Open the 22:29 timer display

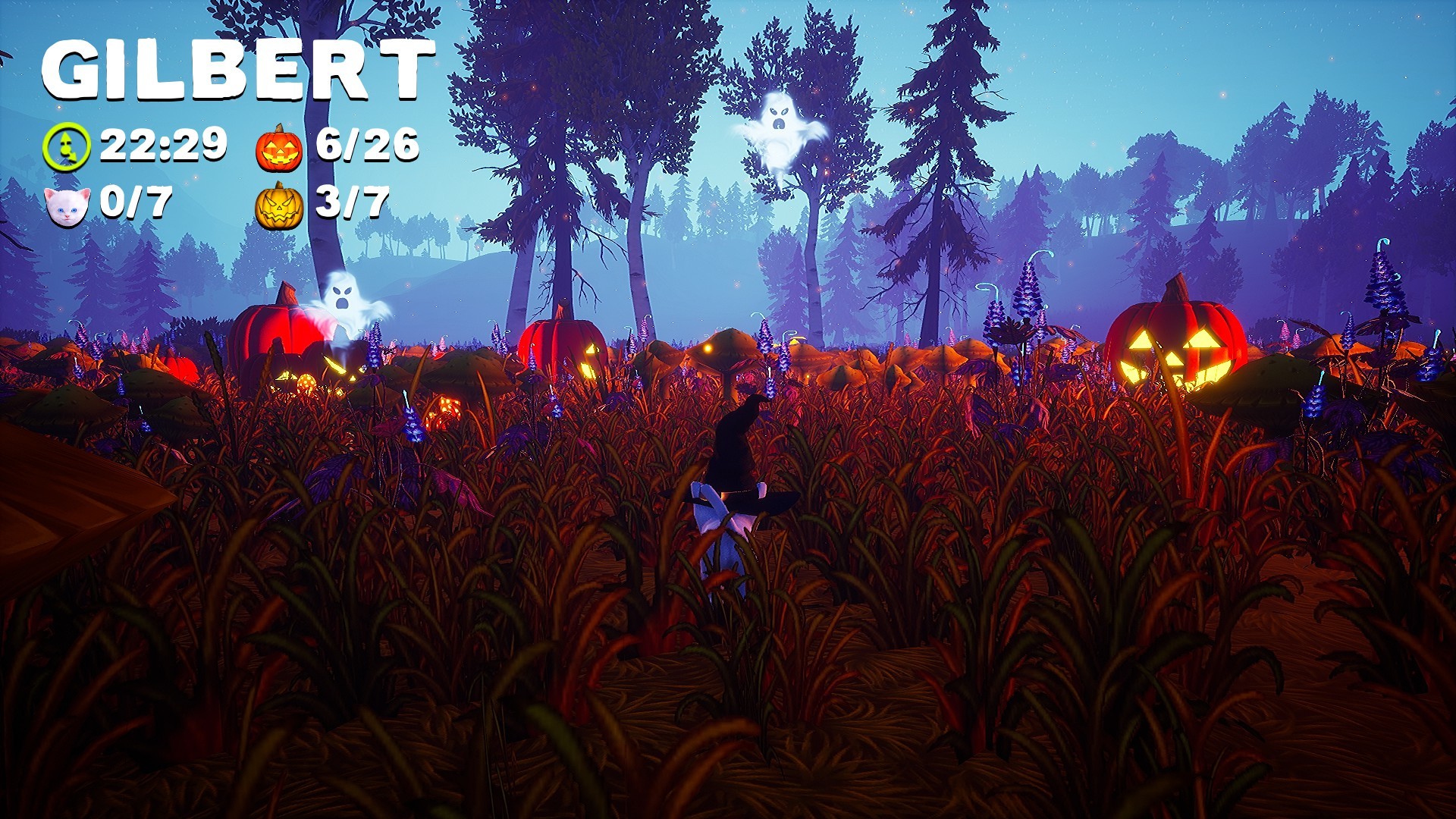click(163, 144)
